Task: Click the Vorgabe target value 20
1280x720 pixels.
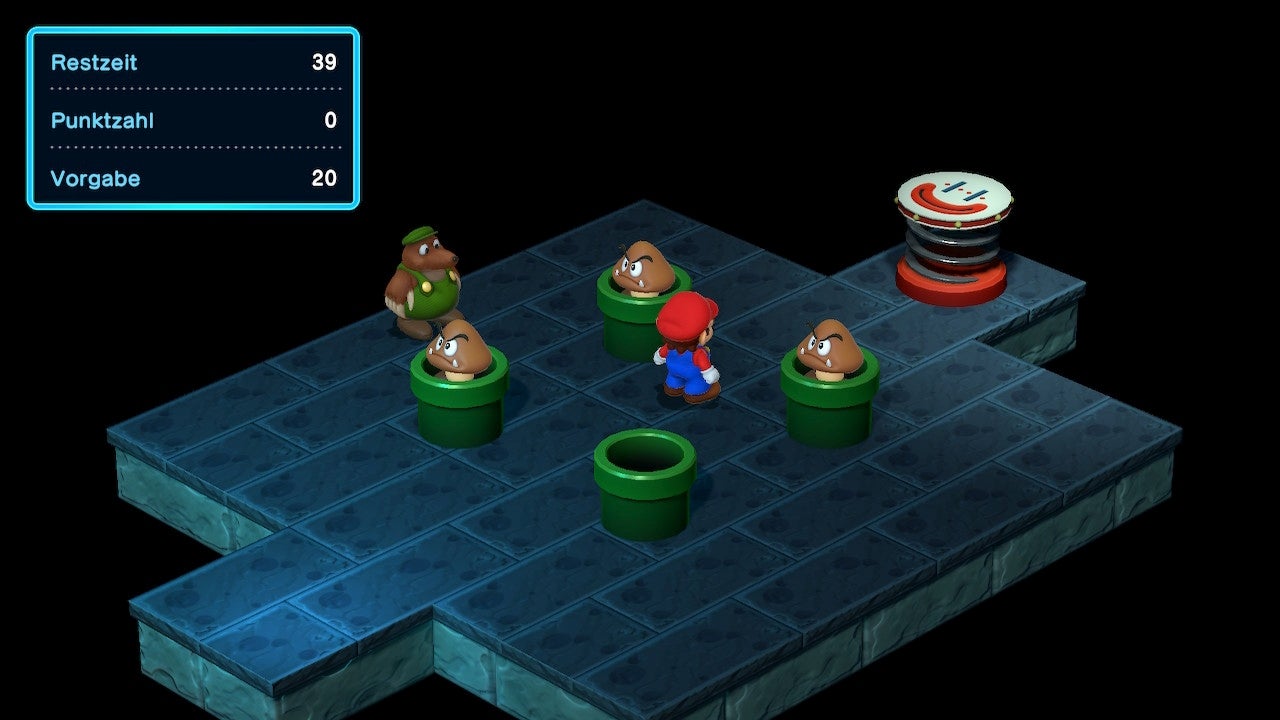Action: [x=325, y=178]
